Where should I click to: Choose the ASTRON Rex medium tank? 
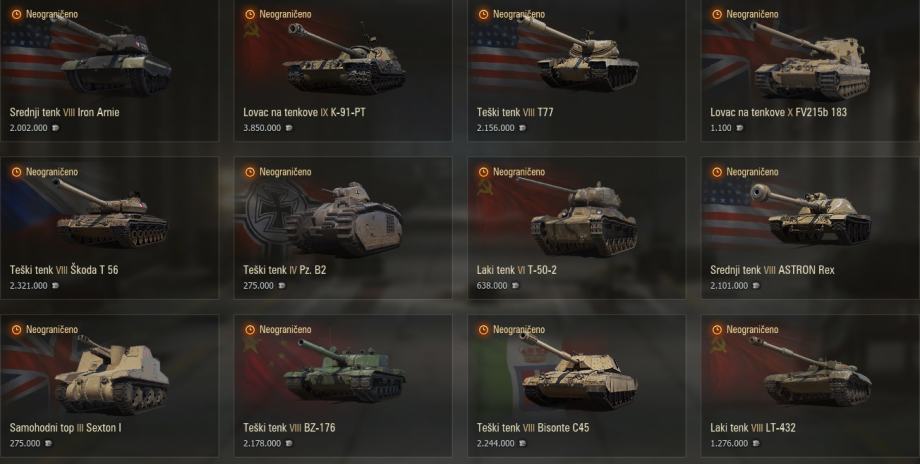(810, 225)
